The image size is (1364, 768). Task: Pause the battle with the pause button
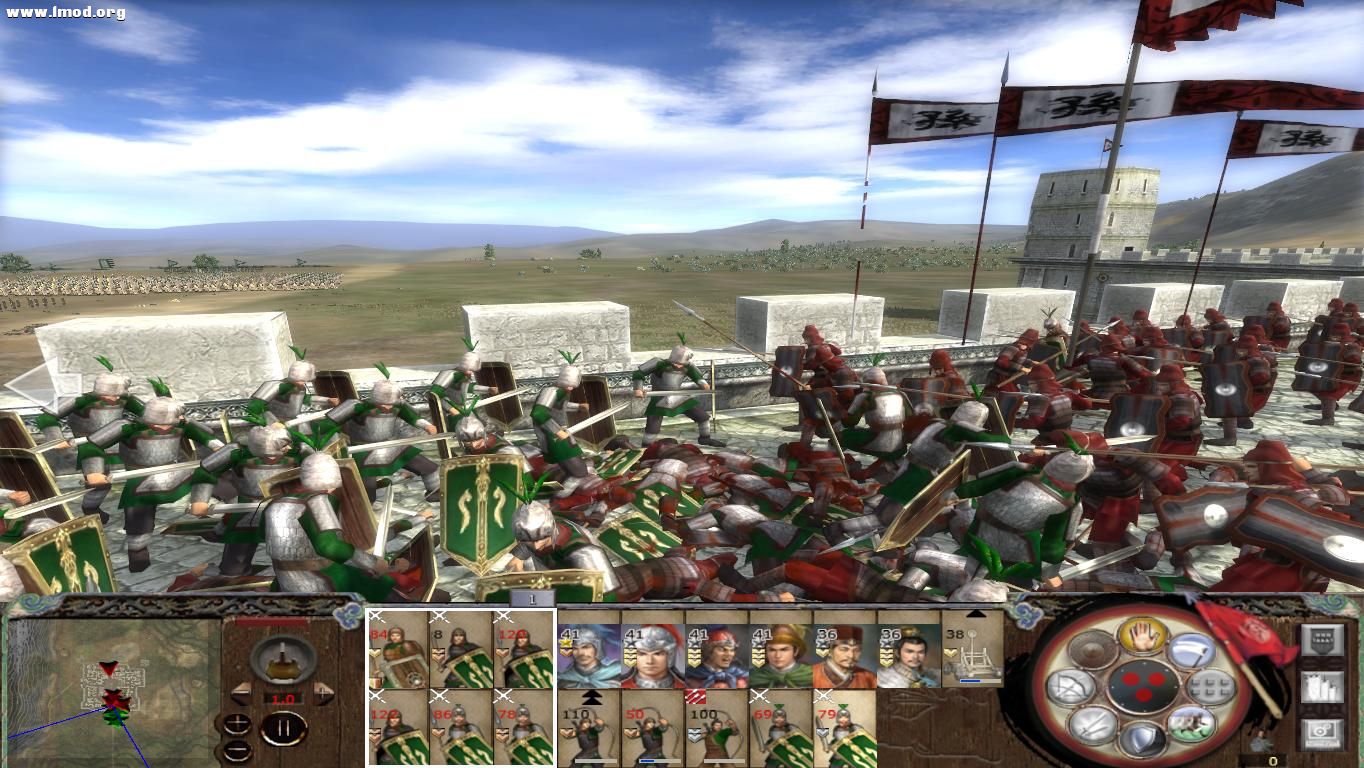pos(282,727)
